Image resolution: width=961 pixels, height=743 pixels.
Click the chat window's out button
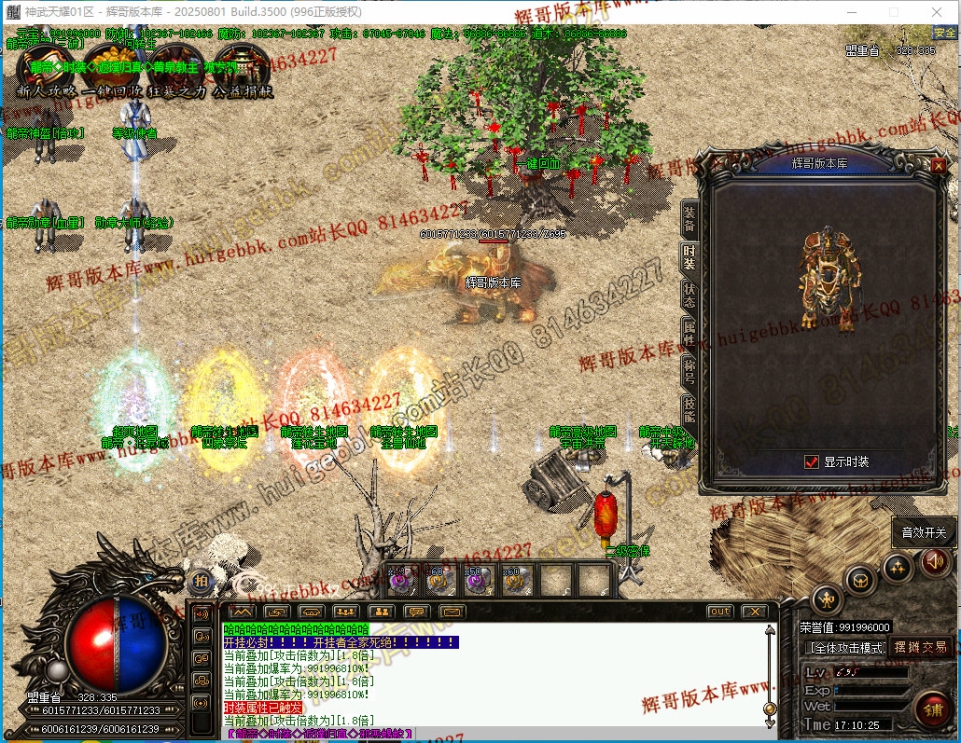[719, 611]
